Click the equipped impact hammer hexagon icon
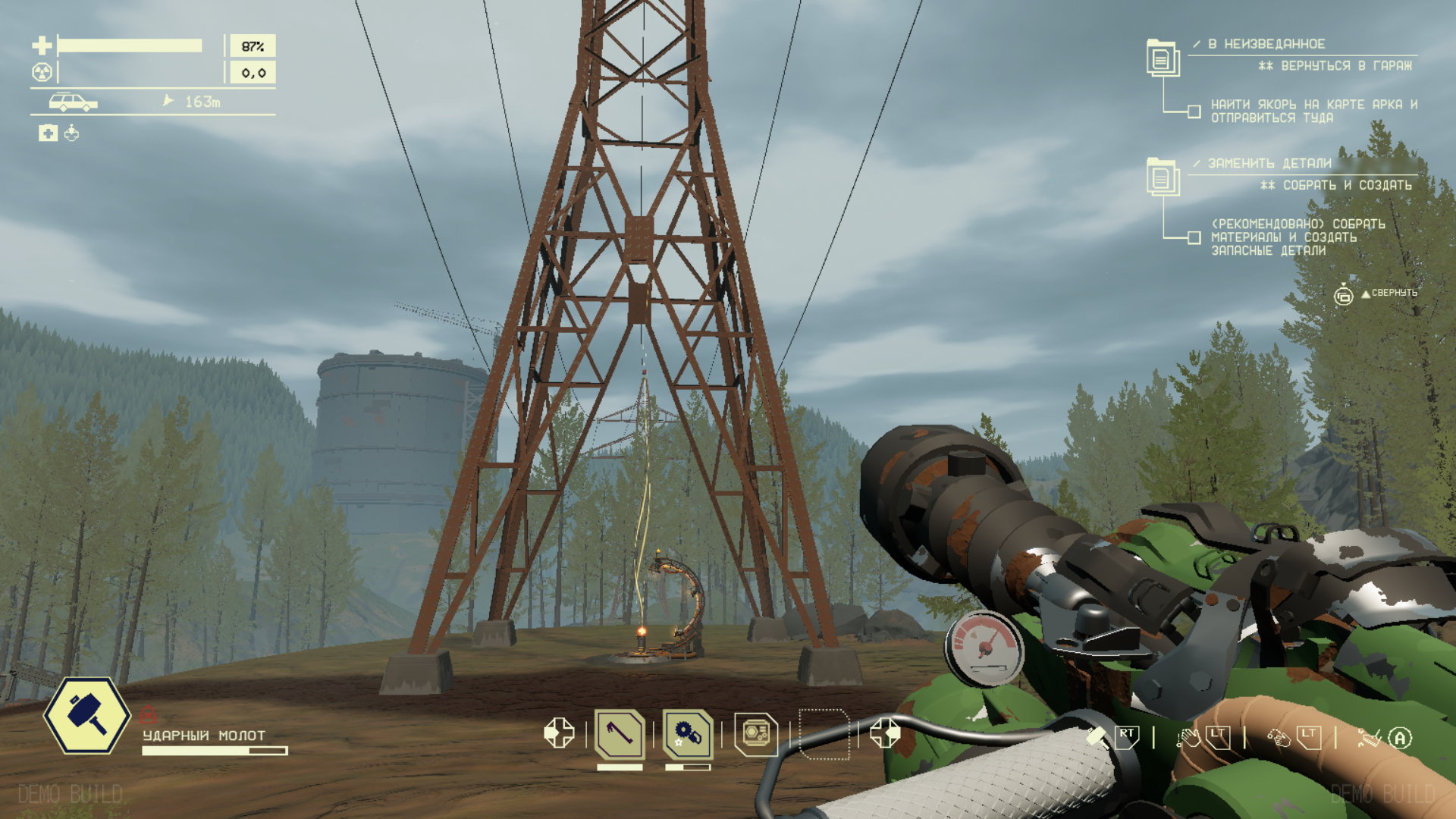 point(86,716)
